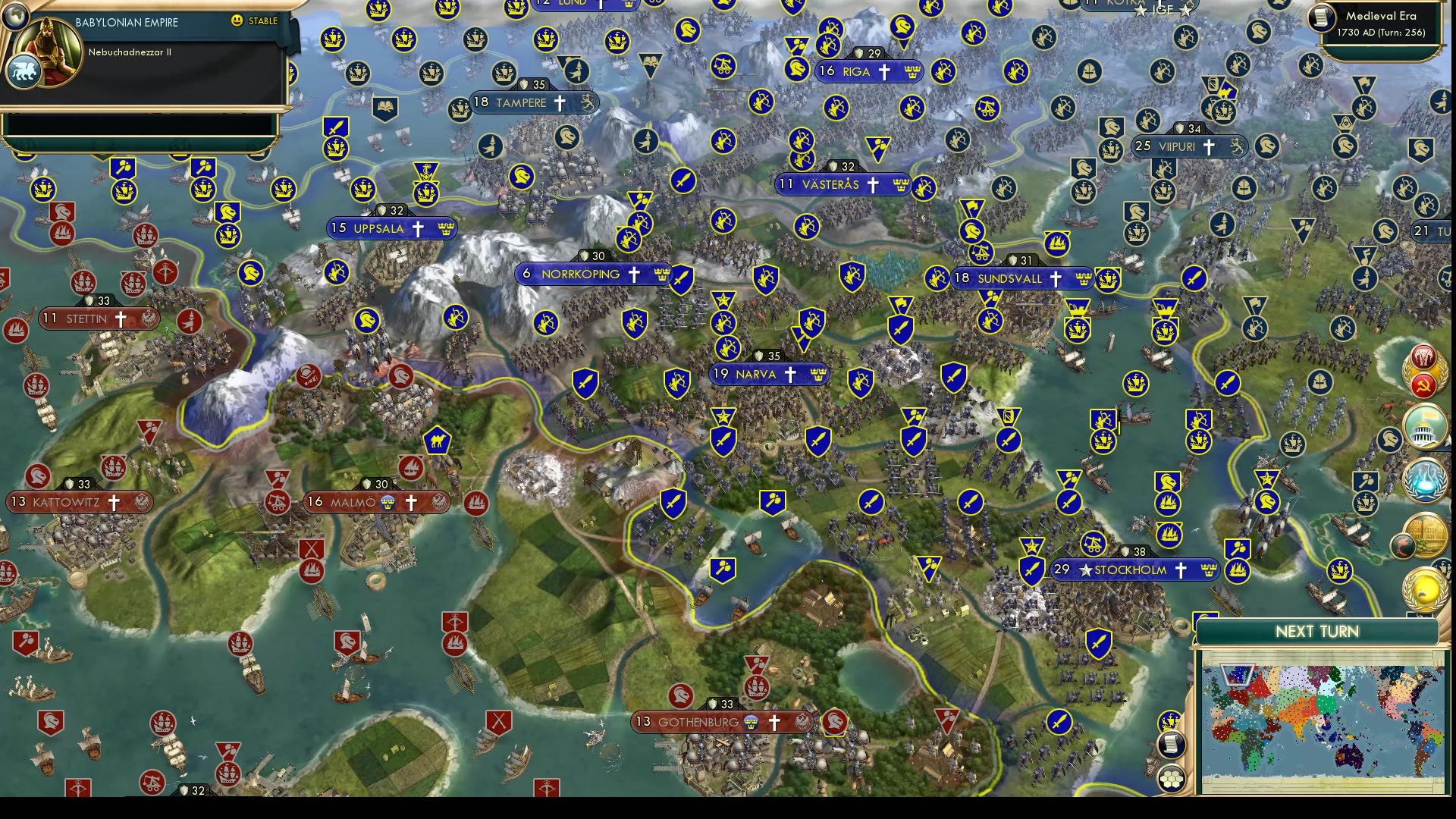Screen dimensions: 1456x819
Task: Click the cross religion icon on Malmö's banner
Action: [411, 503]
